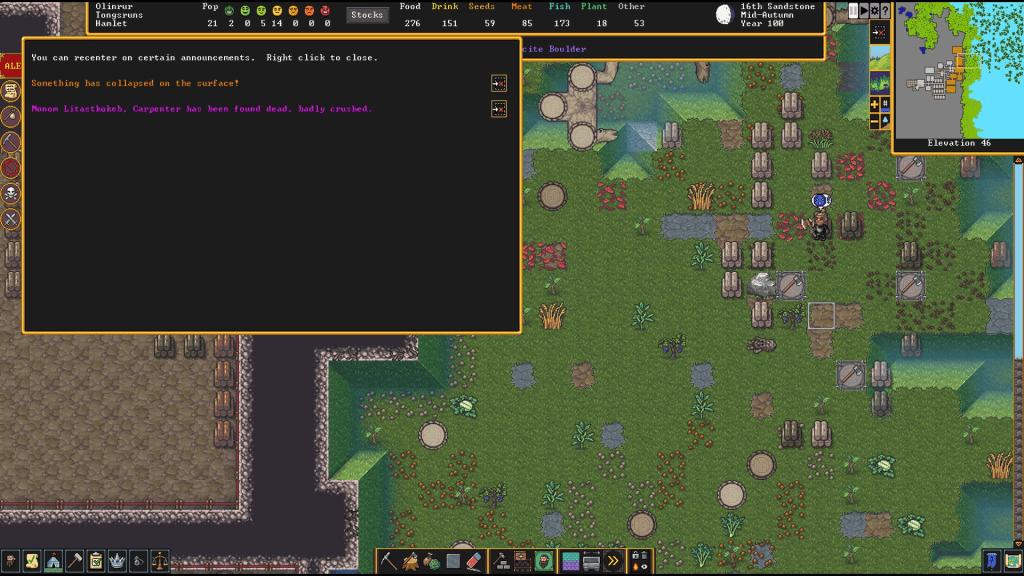The width and height of the screenshot is (1024, 576).
Task: Open the scroll announcement icon in the left sidebar
Action: tap(11, 91)
